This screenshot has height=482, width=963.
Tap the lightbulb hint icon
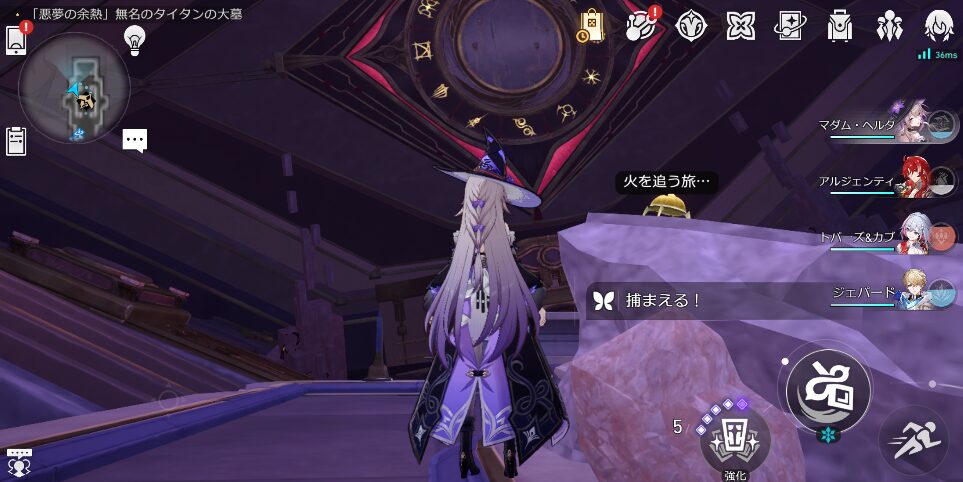(134, 40)
